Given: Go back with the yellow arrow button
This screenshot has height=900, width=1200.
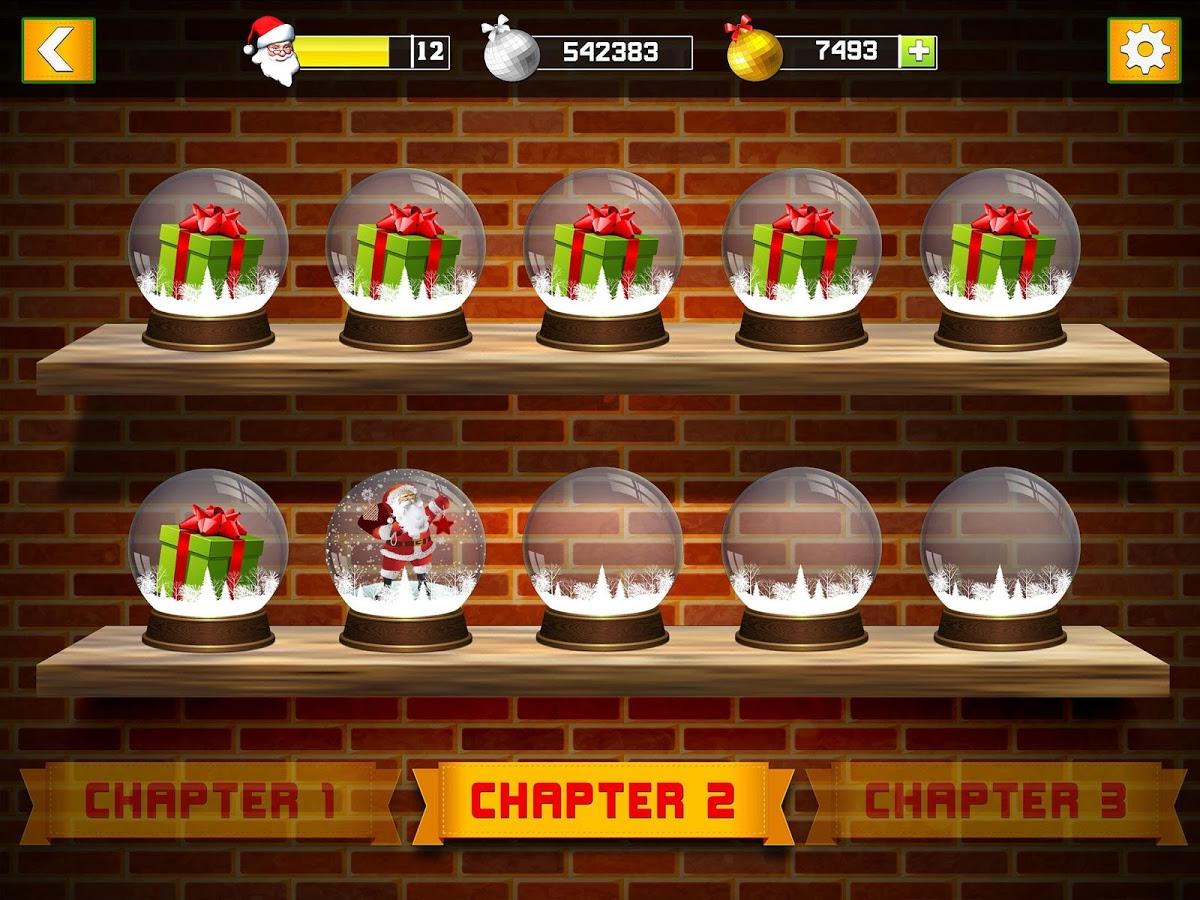Looking at the screenshot, I should (58, 50).
